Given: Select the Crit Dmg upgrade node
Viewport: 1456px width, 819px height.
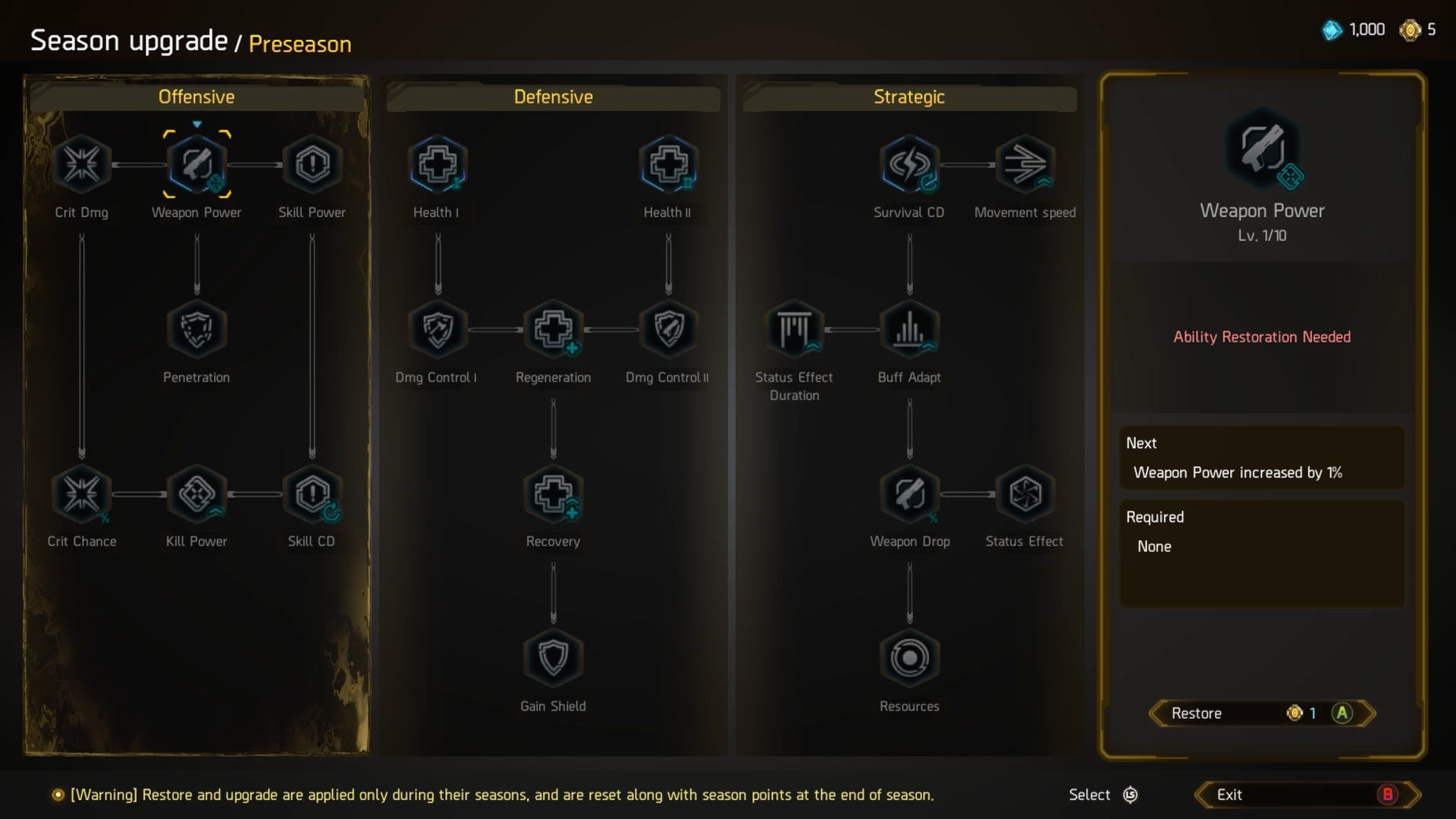Looking at the screenshot, I should [x=81, y=164].
